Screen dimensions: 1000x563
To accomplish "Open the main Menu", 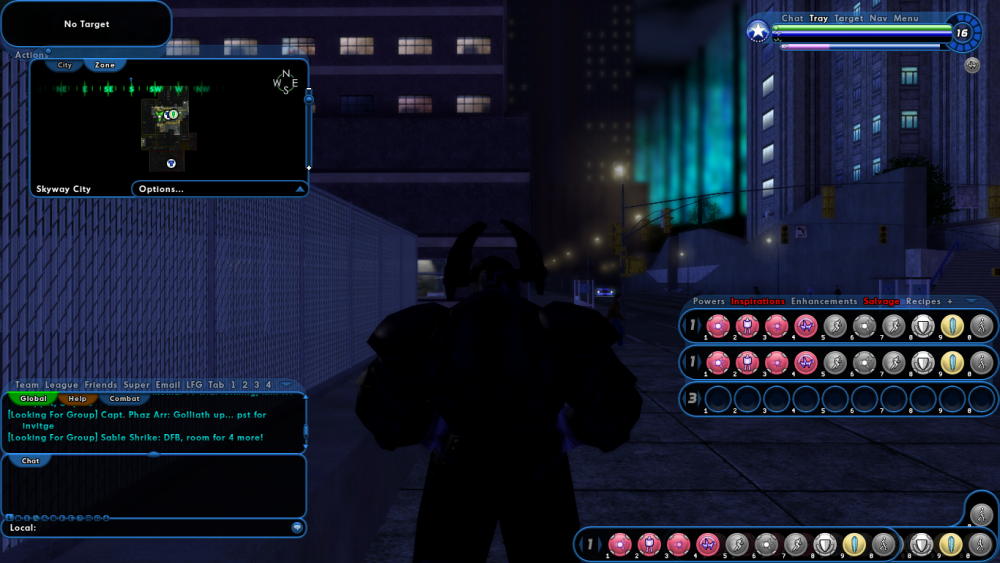I will pyautogui.click(x=906, y=18).
